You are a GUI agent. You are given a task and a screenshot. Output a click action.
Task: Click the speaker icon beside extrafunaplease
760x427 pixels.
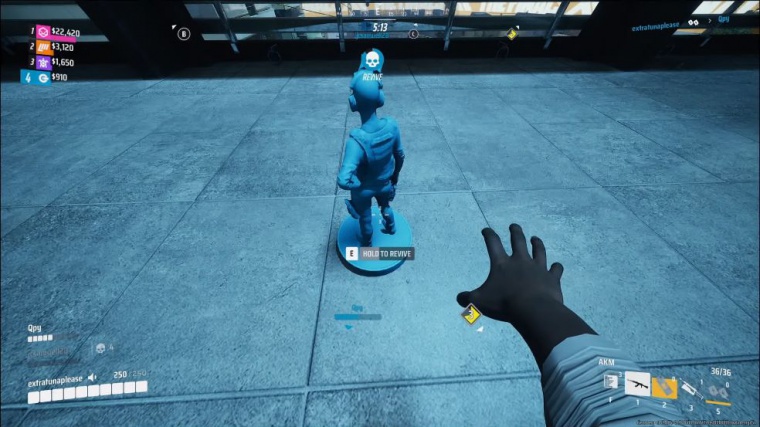click(92, 378)
